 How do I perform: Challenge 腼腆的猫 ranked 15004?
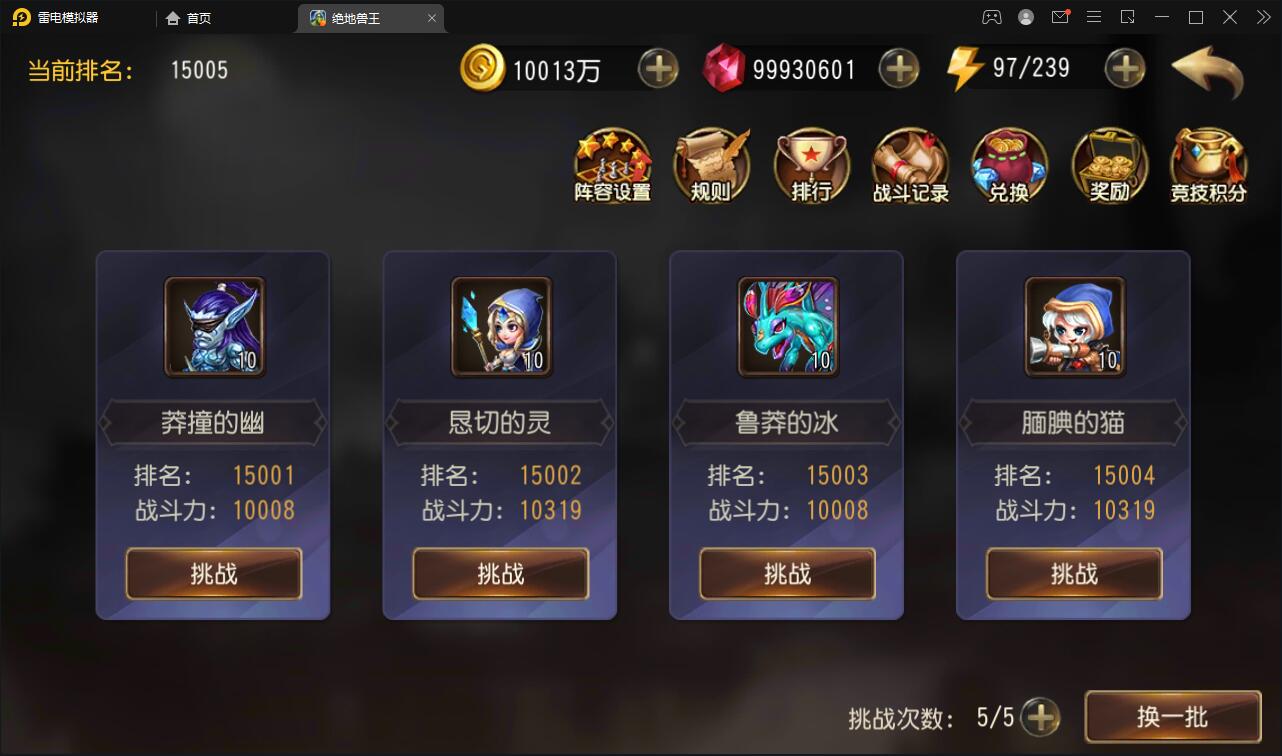[x=1073, y=573]
